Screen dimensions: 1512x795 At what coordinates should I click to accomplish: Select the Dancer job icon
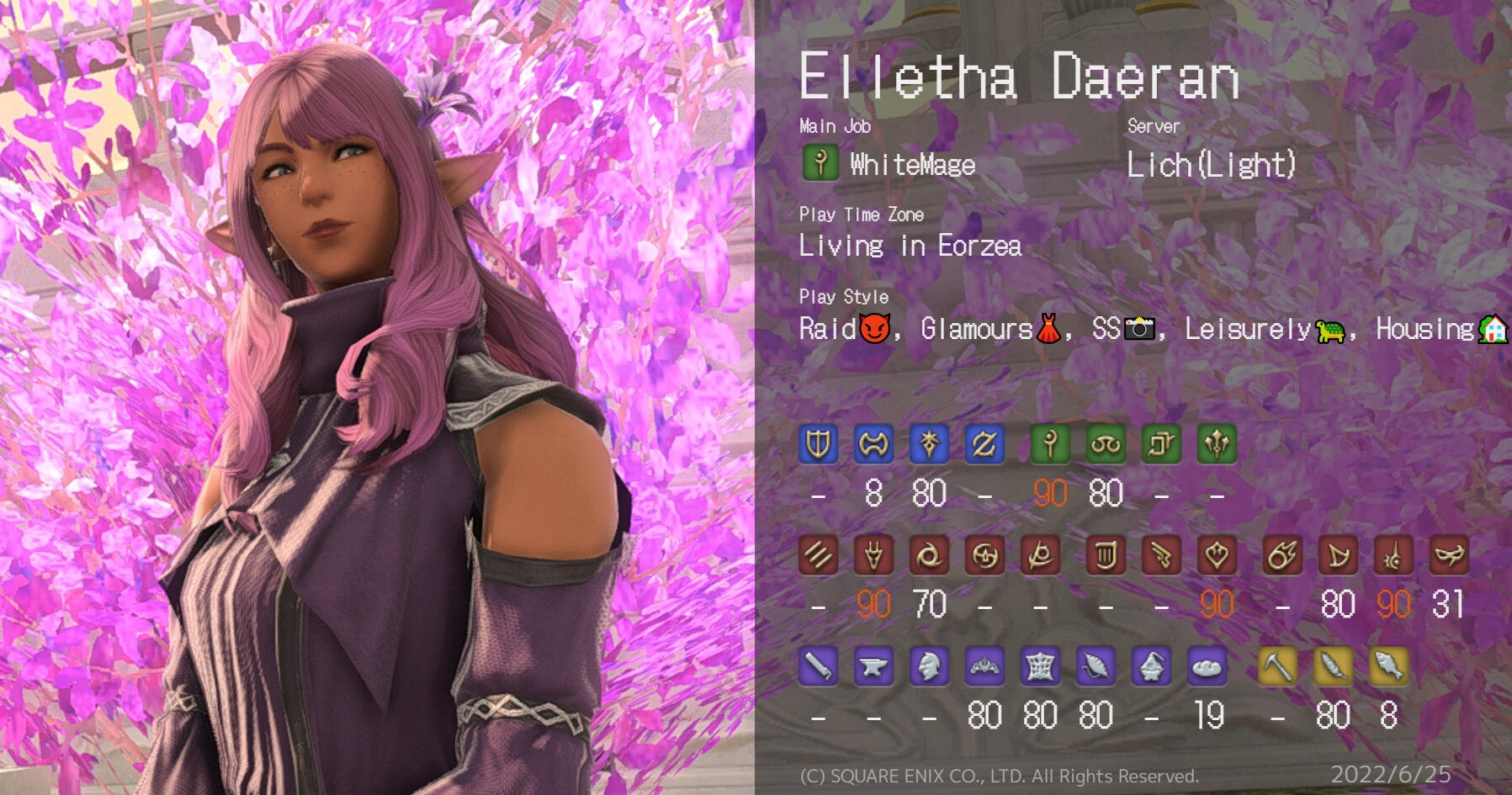tap(1217, 555)
